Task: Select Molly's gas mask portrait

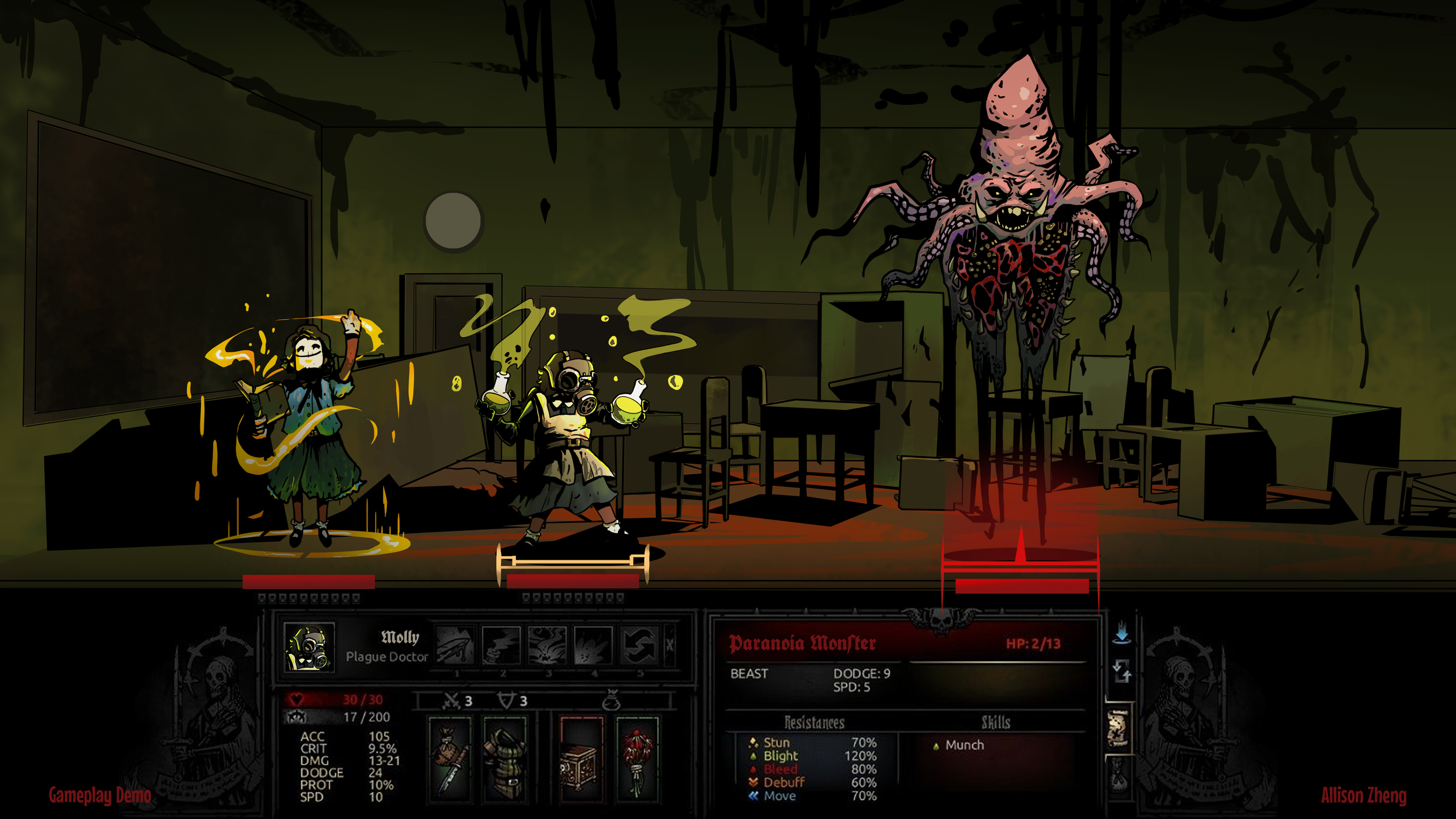Action: [x=309, y=648]
